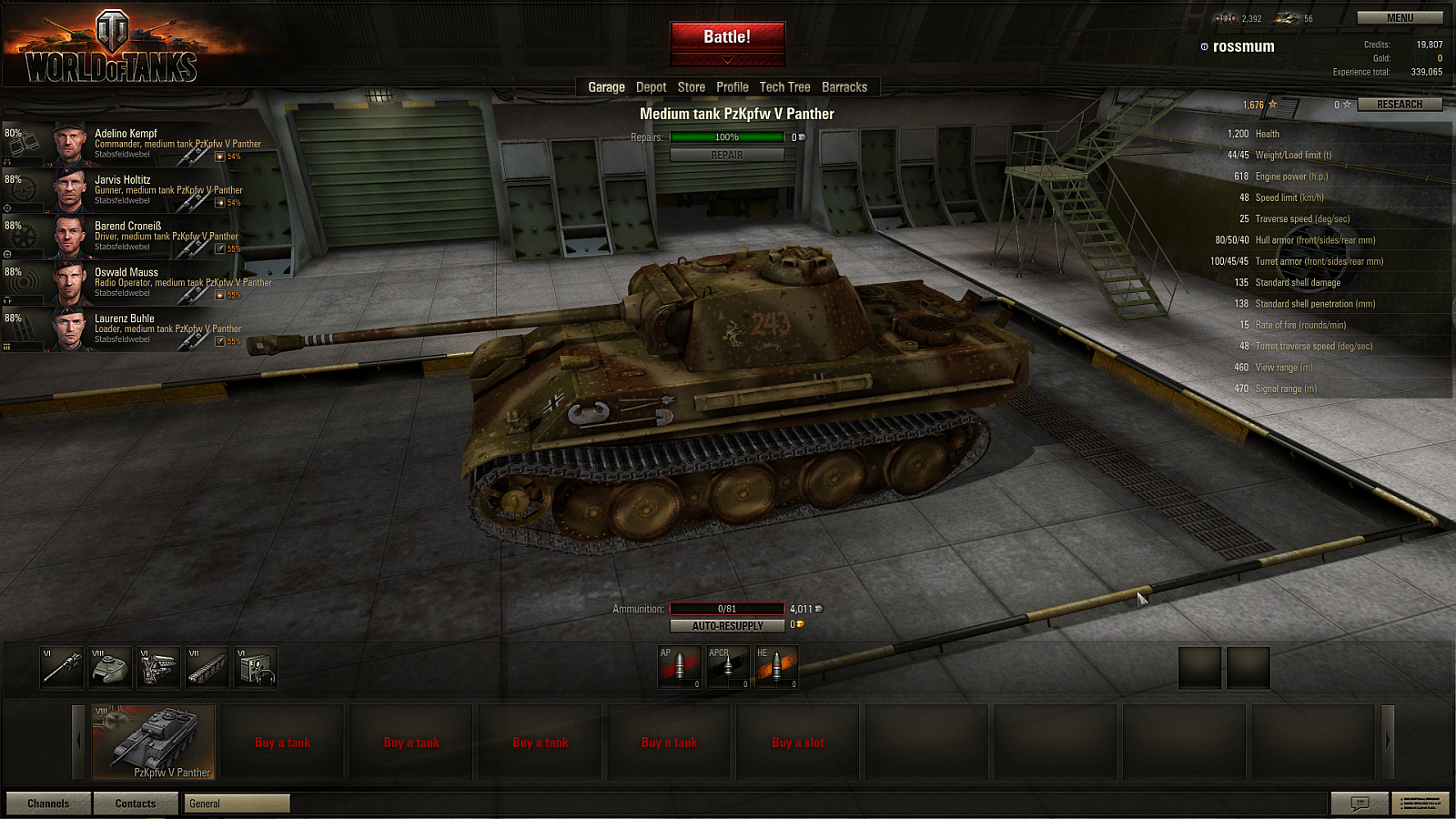Screen dimensions: 1456x819
Task: Open the Menu button
Action: 1400,18
